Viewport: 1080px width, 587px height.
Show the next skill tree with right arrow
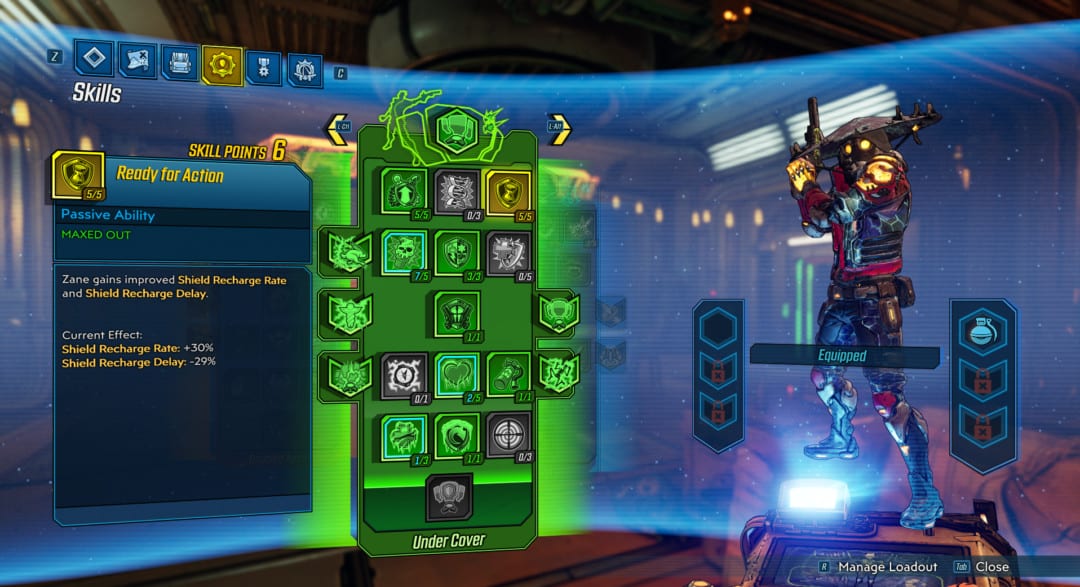click(558, 129)
